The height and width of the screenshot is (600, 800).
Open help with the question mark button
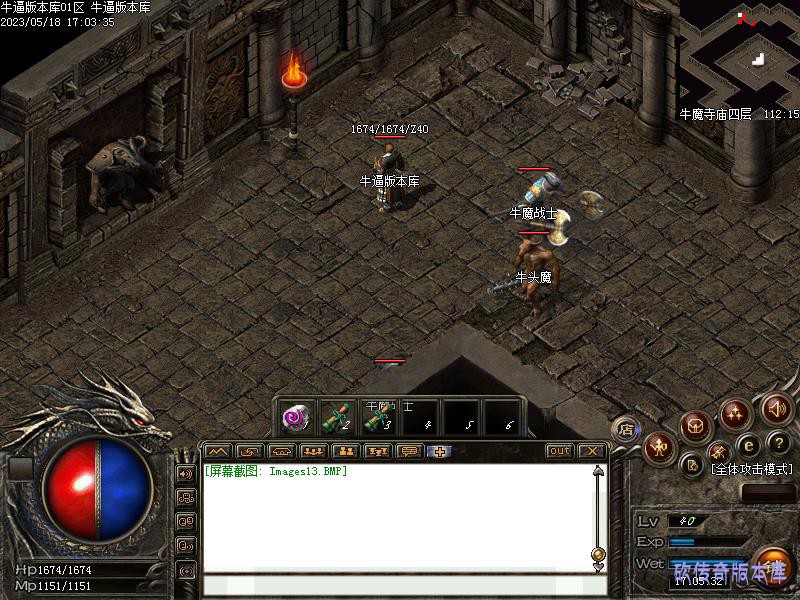tap(779, 443)
